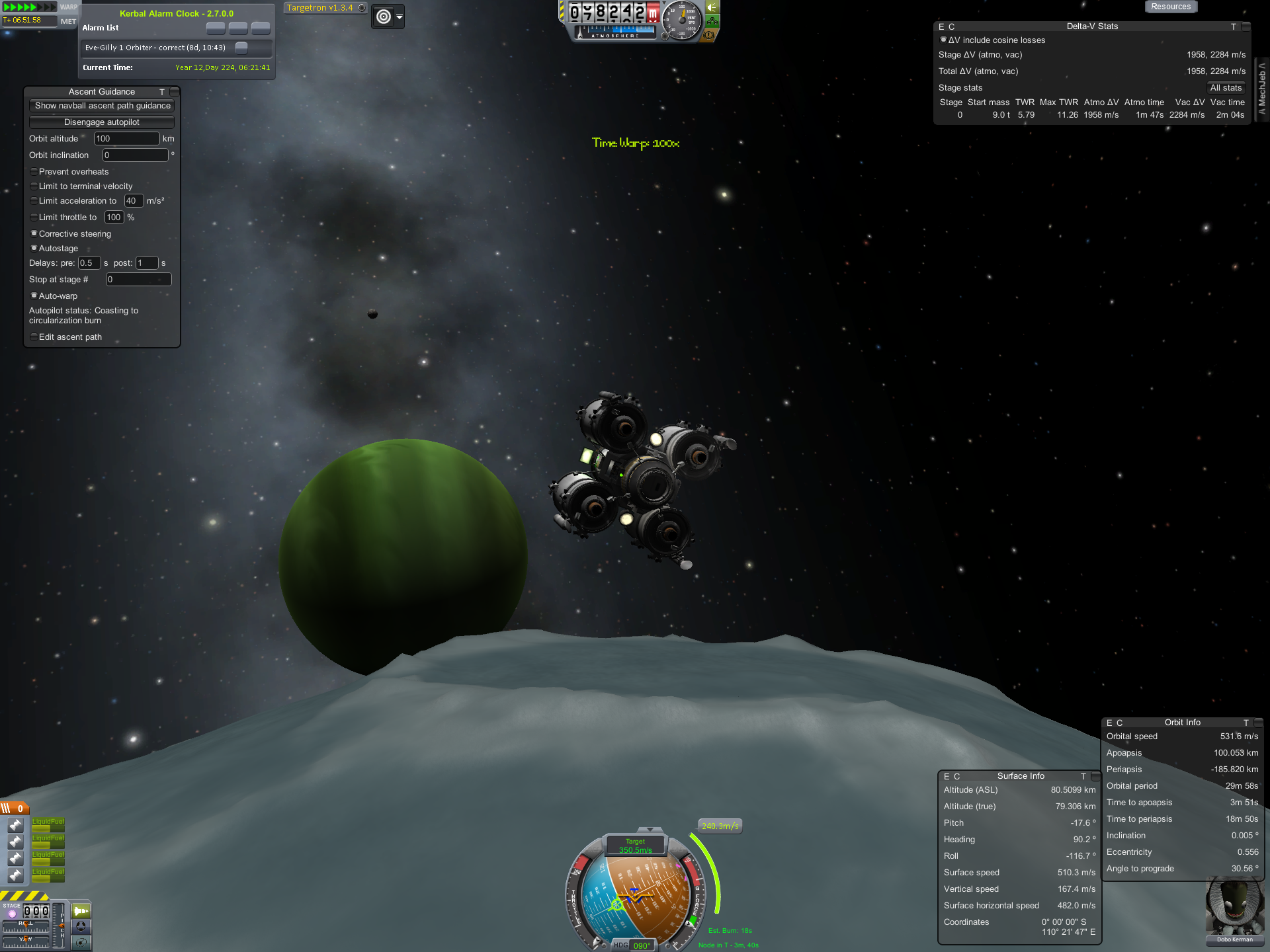Click the Orbit inclination input field
Viewport: 1270px width, 952px height.
[x=135, y=155]
